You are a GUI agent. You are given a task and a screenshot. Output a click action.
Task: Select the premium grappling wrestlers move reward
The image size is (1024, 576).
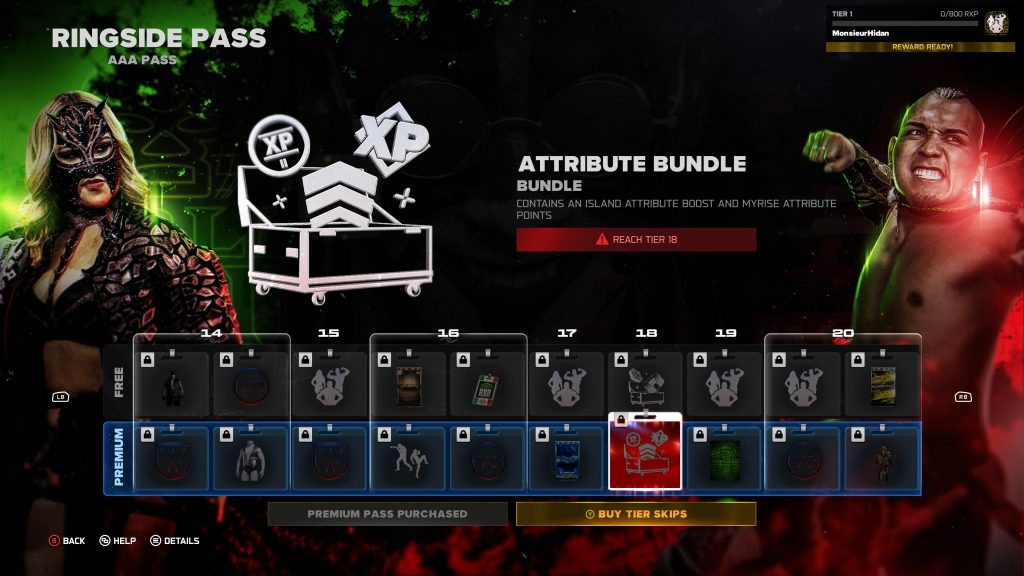(x=408, y=458)
